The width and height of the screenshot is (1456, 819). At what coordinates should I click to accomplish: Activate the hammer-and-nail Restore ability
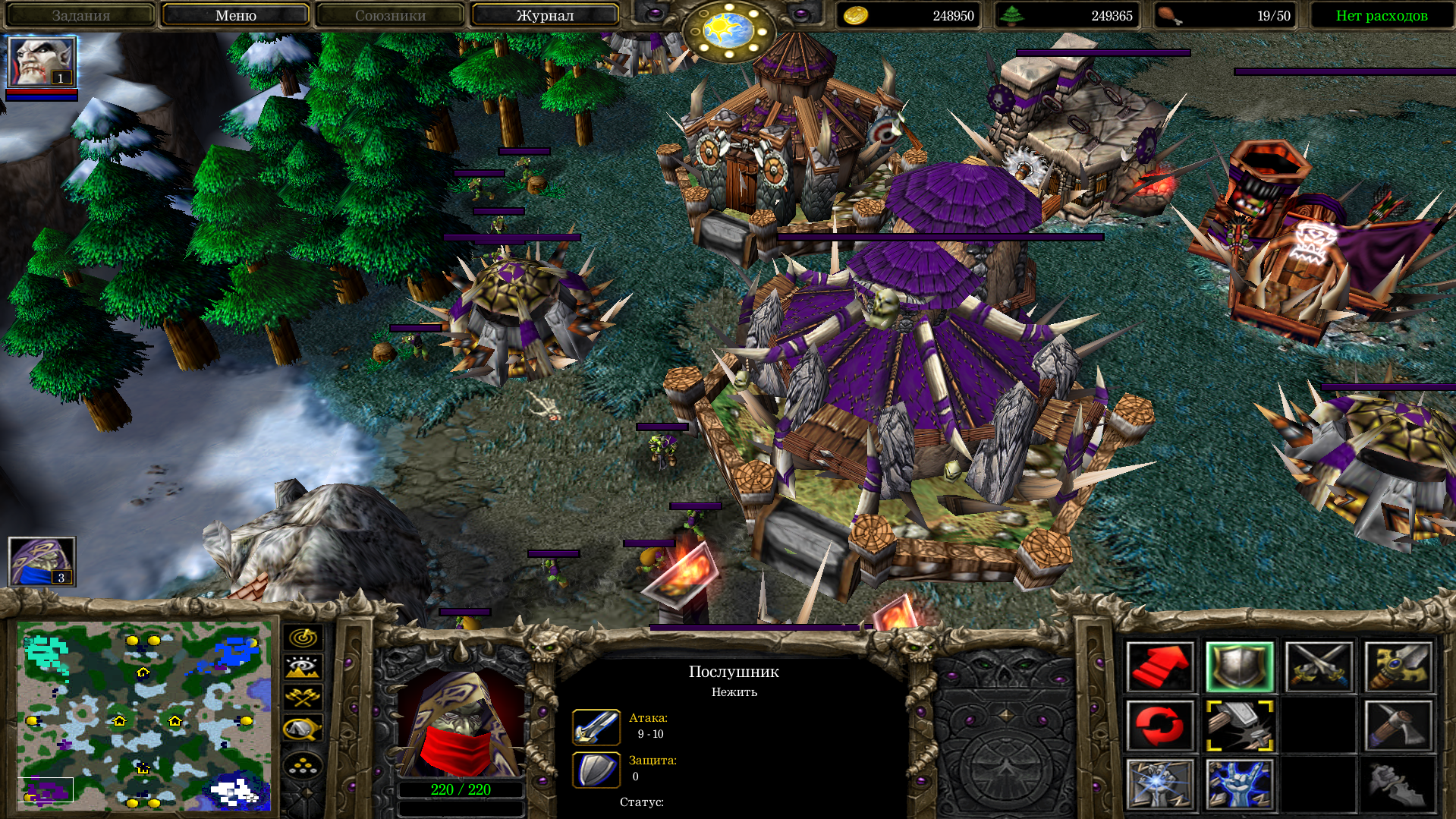[1239, 726]
